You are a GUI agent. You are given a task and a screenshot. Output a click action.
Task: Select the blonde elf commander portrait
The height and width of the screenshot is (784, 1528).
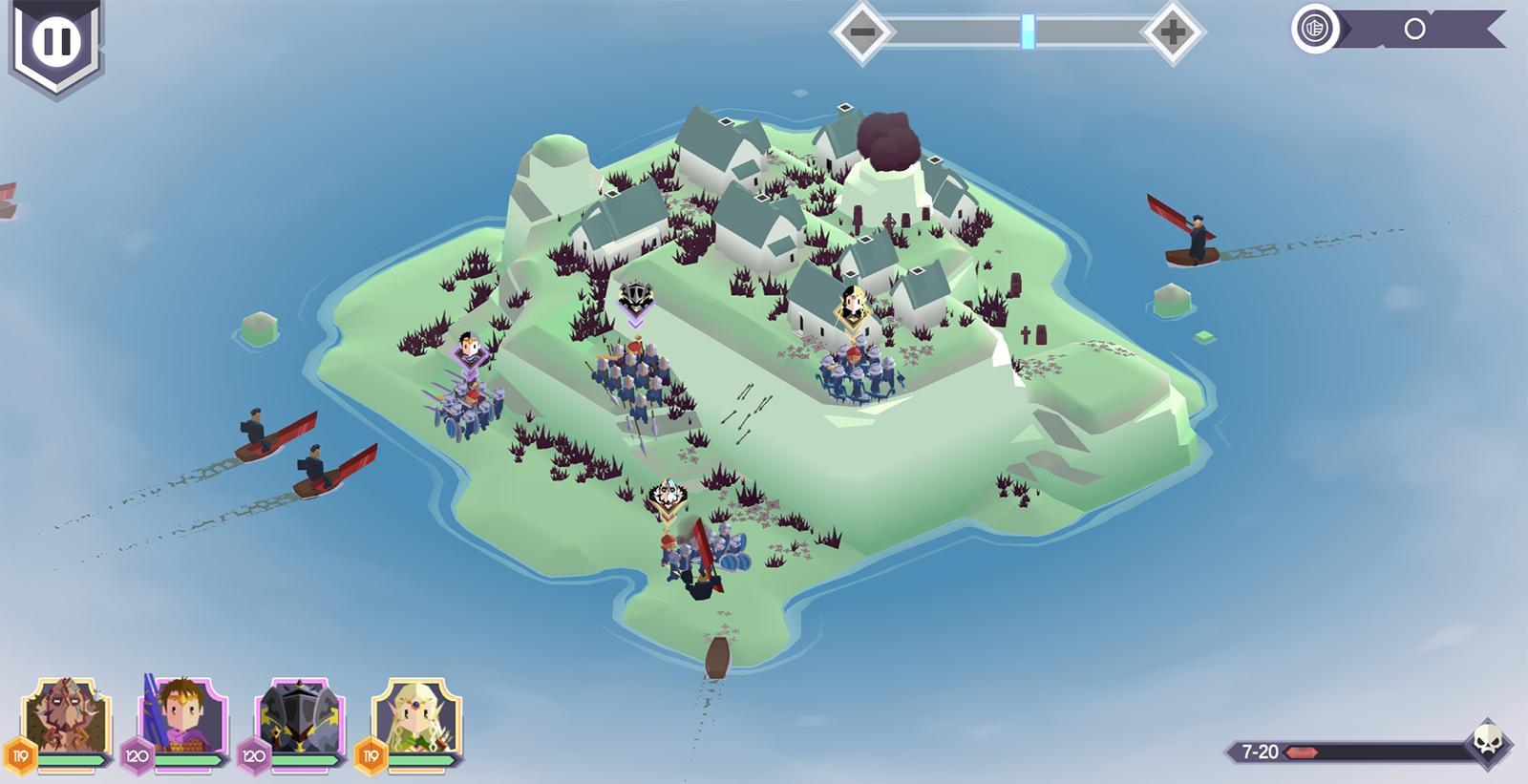click(415, 718)
